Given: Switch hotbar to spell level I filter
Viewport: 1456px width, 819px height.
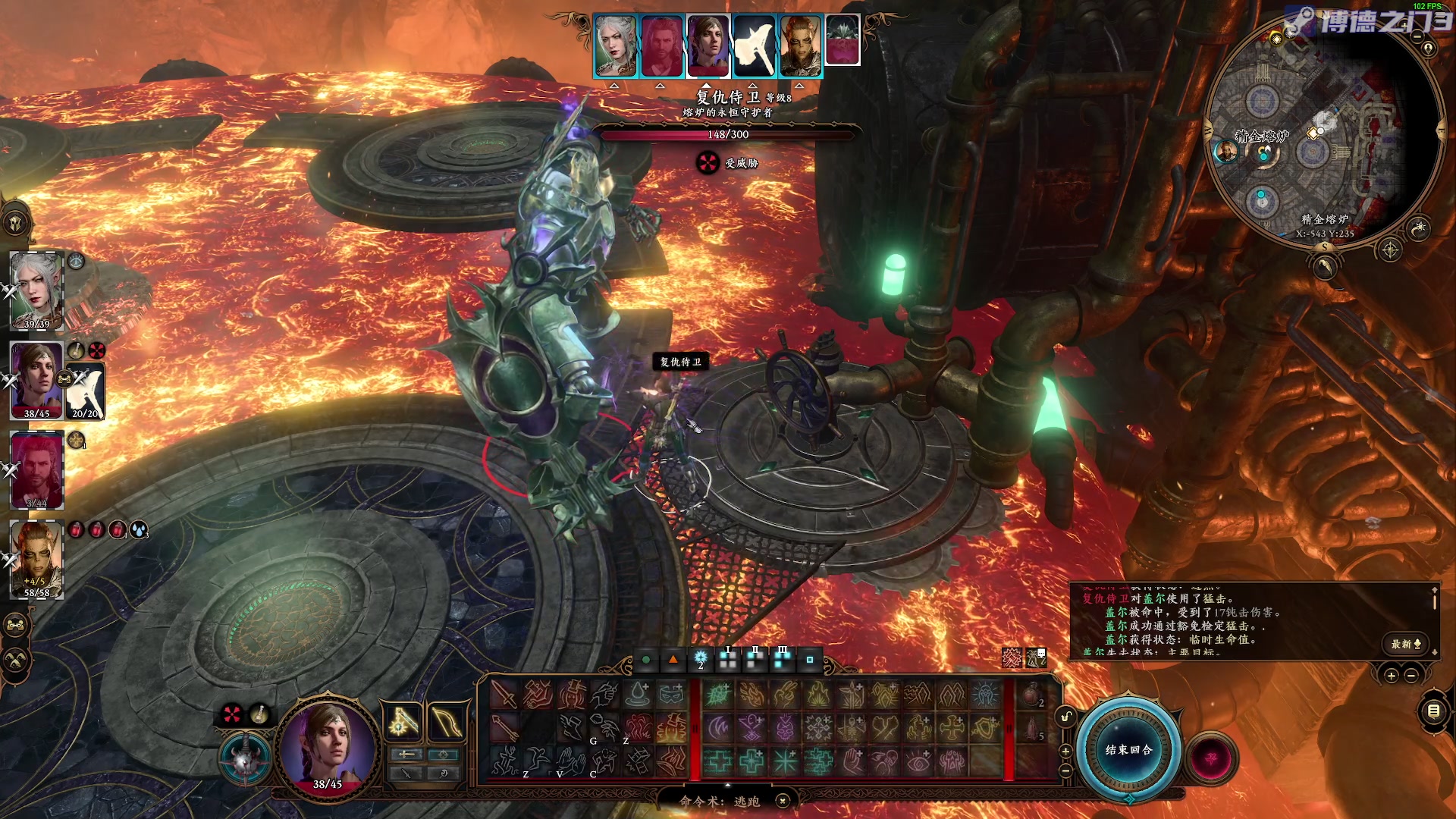Looking at the screenshot, I should [x=728, y=660].
